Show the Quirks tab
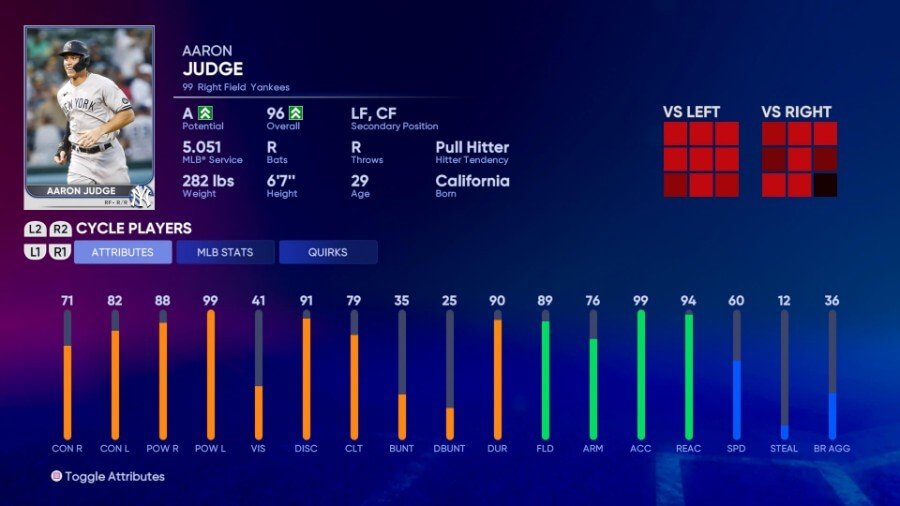900x506 pixels. point(328,252)
